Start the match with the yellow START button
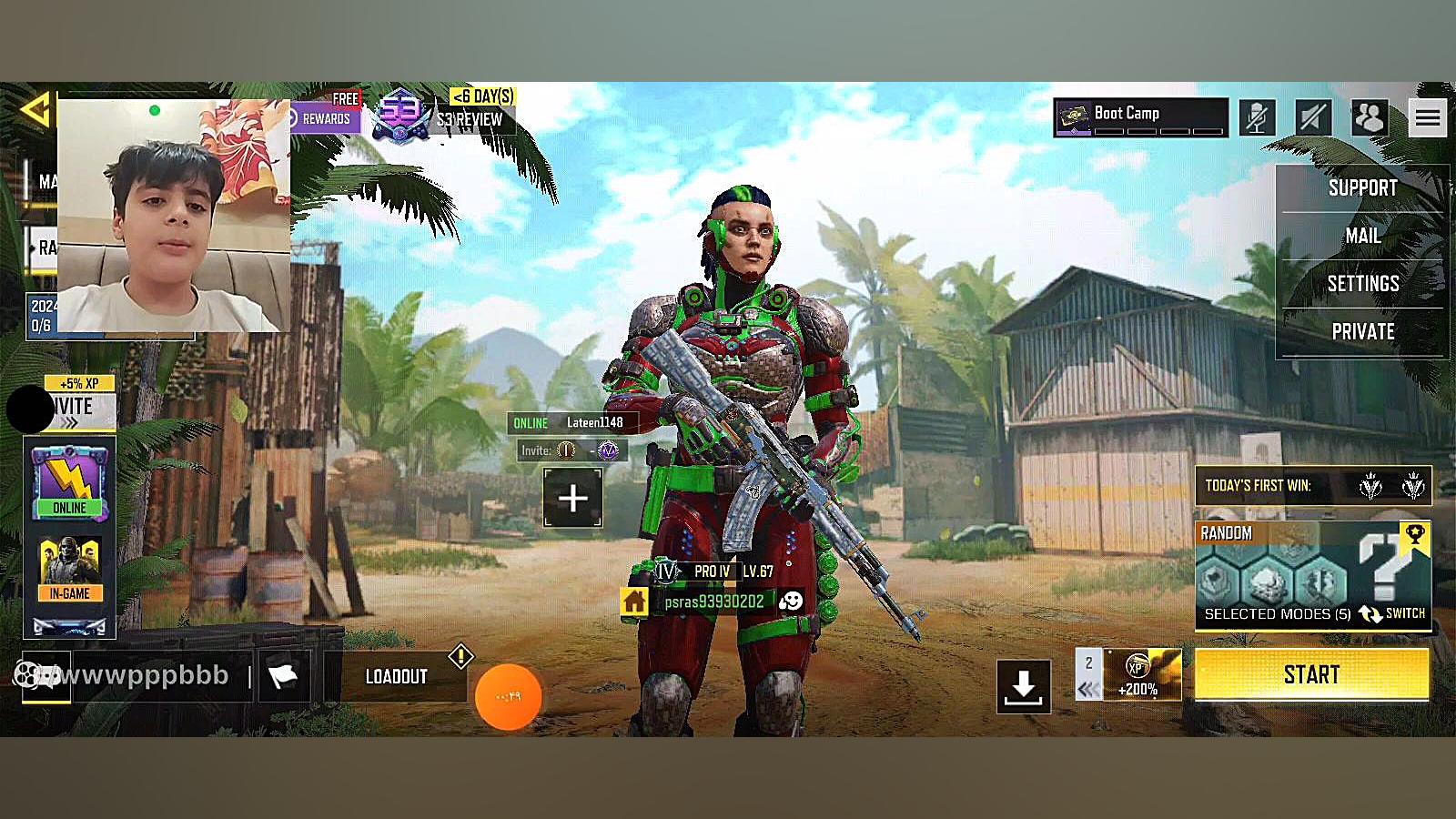The width and height of the screenshot is (1456, 819). [x=1311, y=674]
